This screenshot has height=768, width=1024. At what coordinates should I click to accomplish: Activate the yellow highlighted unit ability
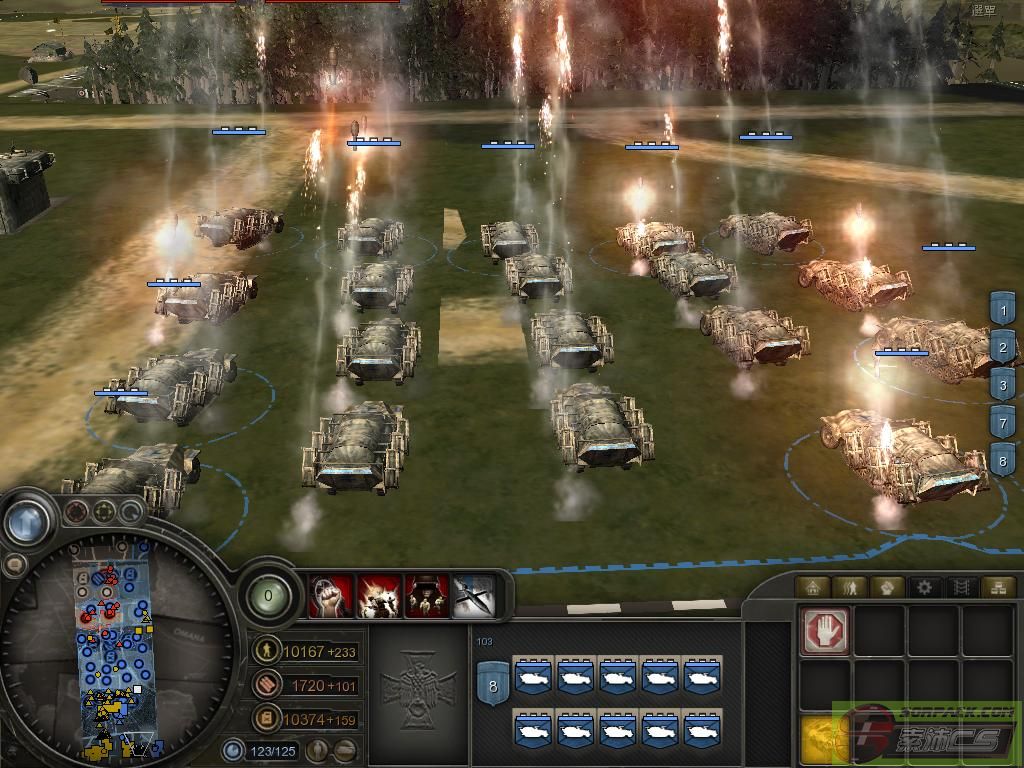(x=825, y=739)
